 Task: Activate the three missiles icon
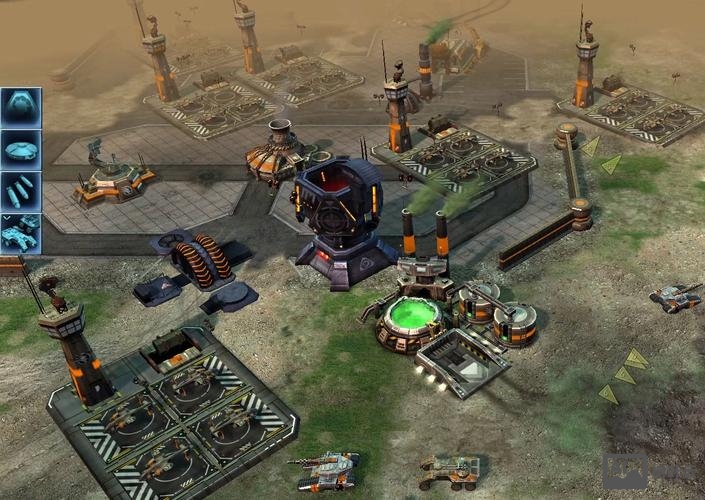point(20,191)
